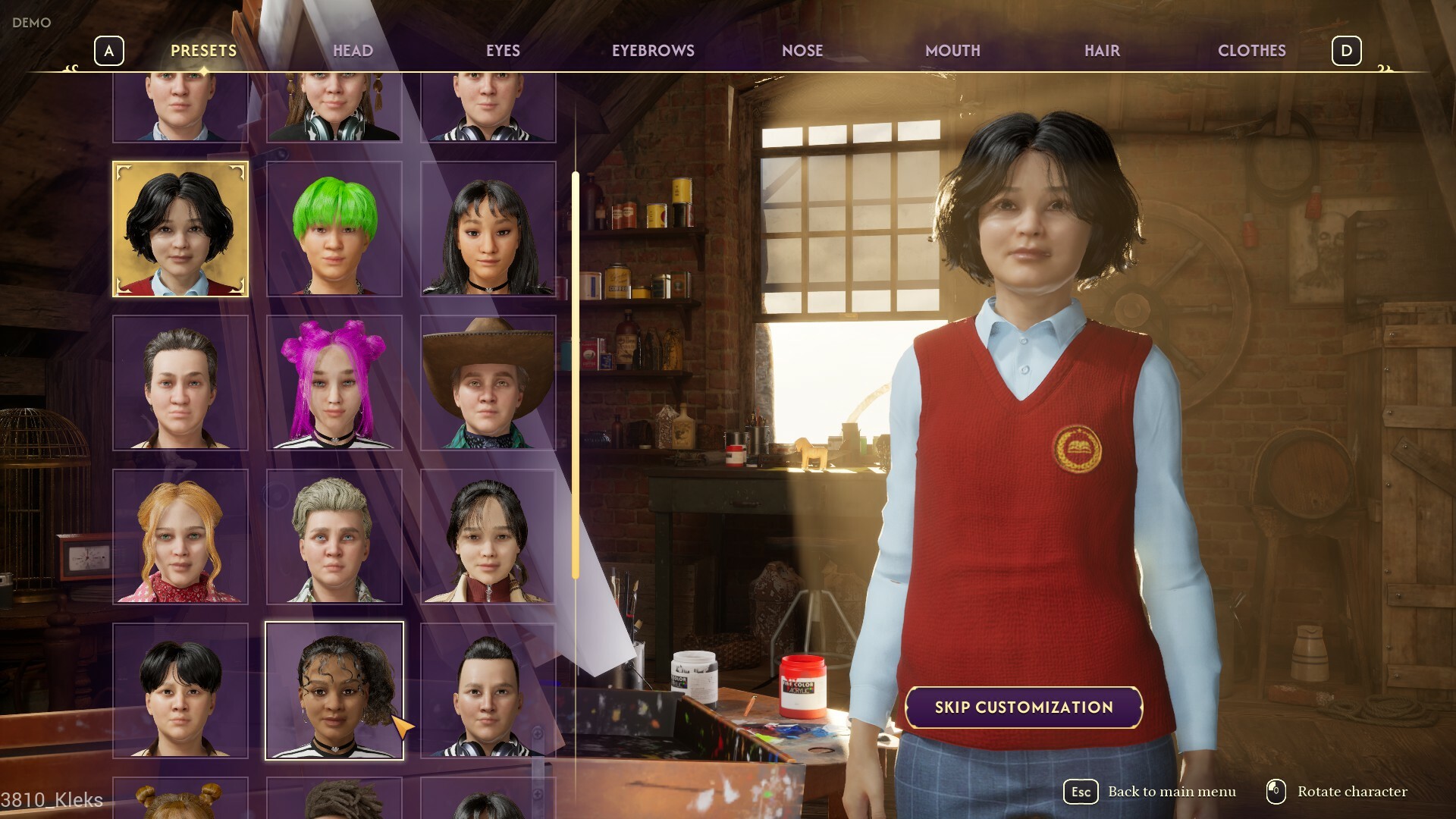Select the currently highlighted black bob preset
This screenshot has width=1456, height=819.
[180, 227]
